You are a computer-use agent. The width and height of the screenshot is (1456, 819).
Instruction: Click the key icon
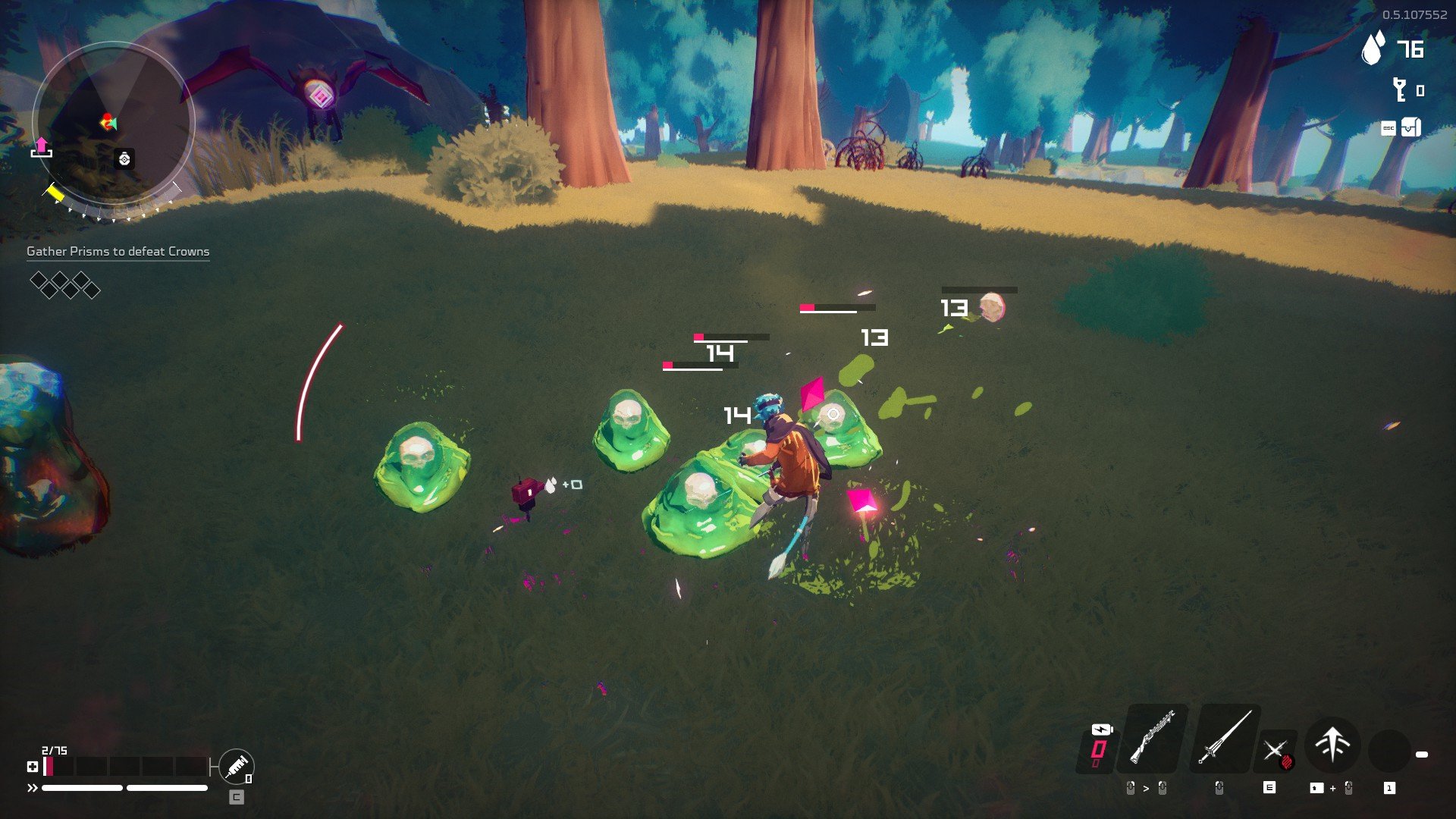pos(1399,90)
